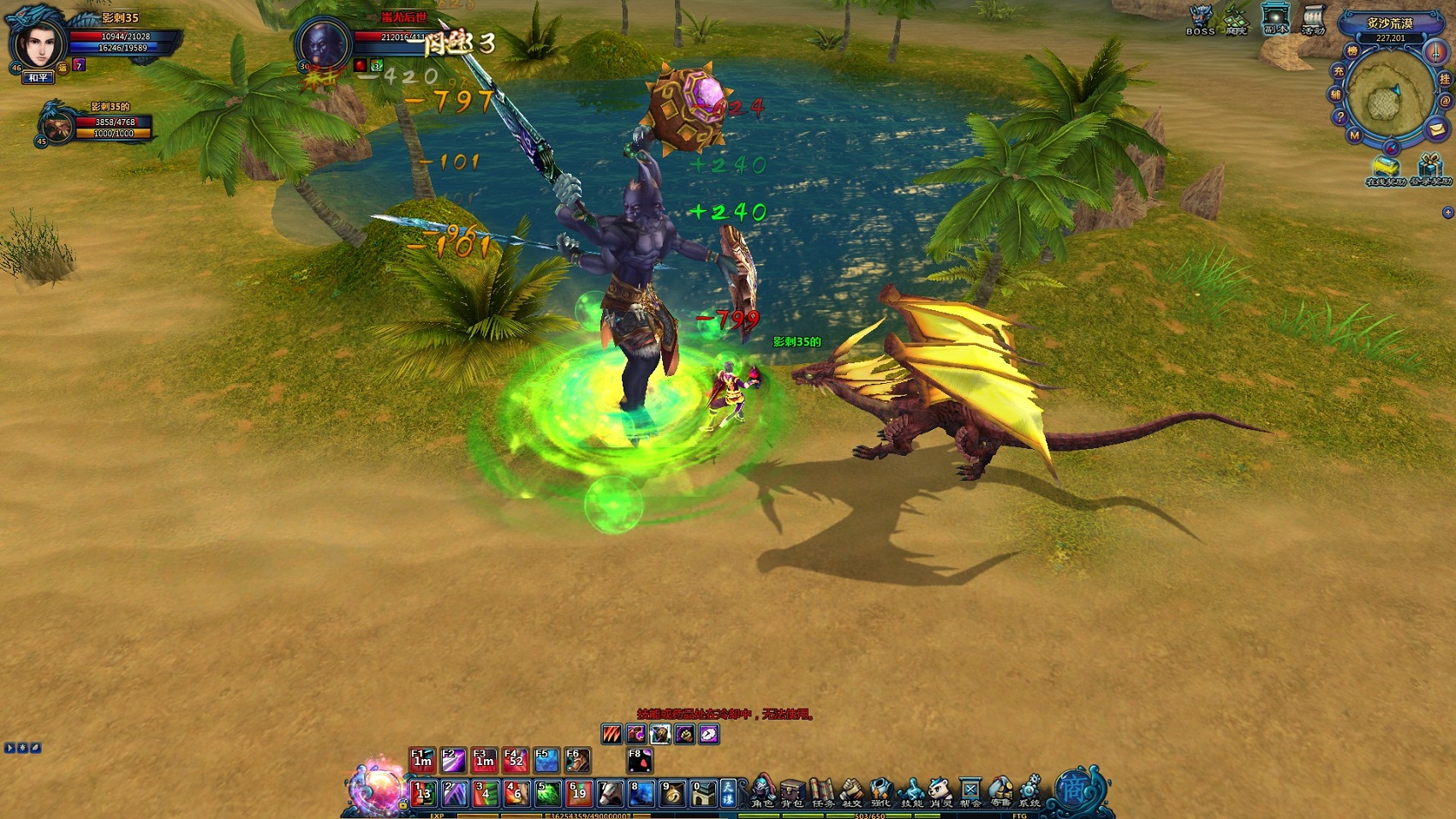Select the player portrait 影刺35
The height and width of the screenshot is (819, 1456).
(x=38, y=43)
